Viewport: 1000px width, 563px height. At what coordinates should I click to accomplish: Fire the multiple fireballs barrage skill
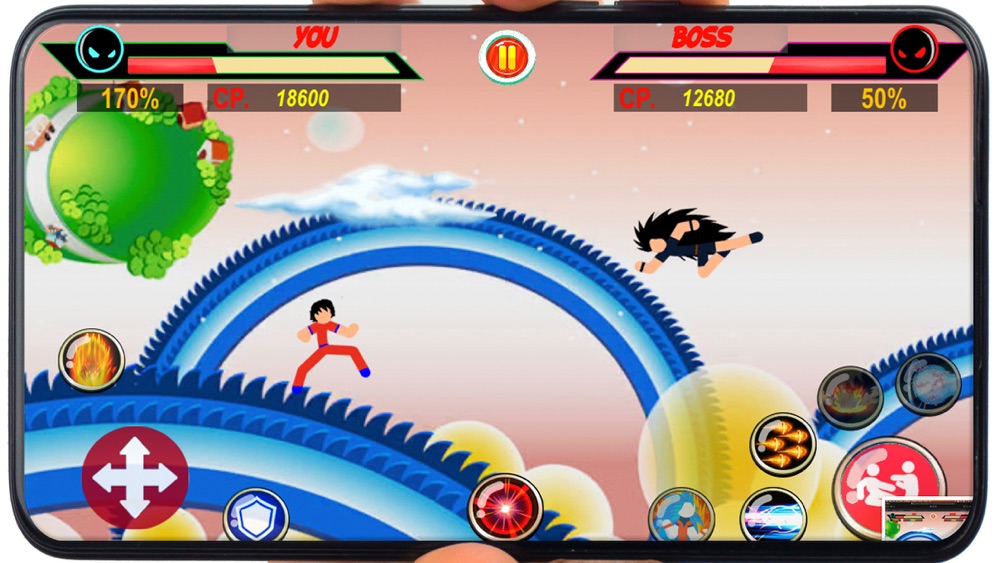783,444
